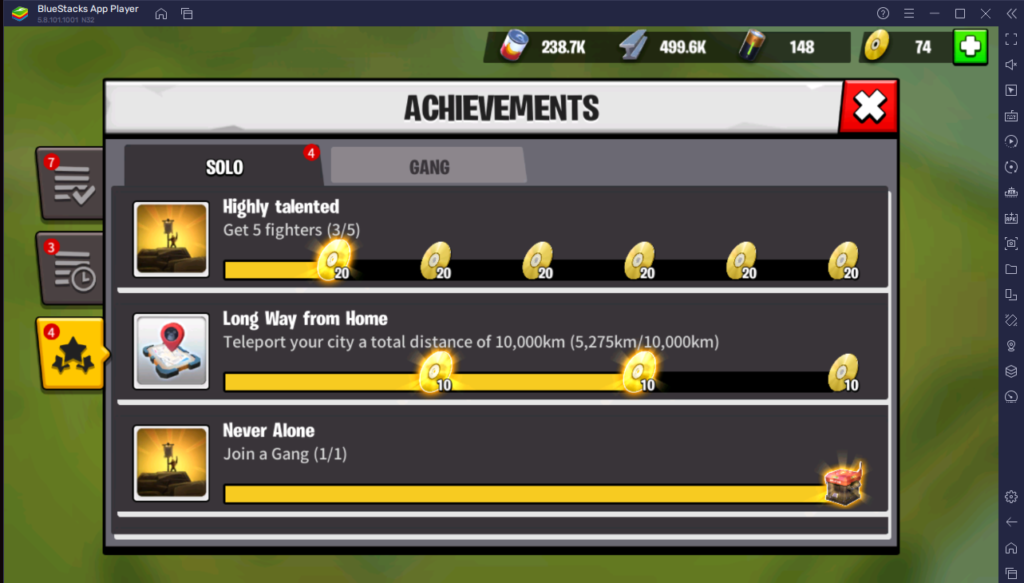The height and width of the screenshot is (583, 1024).
Task: Select the Solo achievements tab
Action: coord(224,167)
